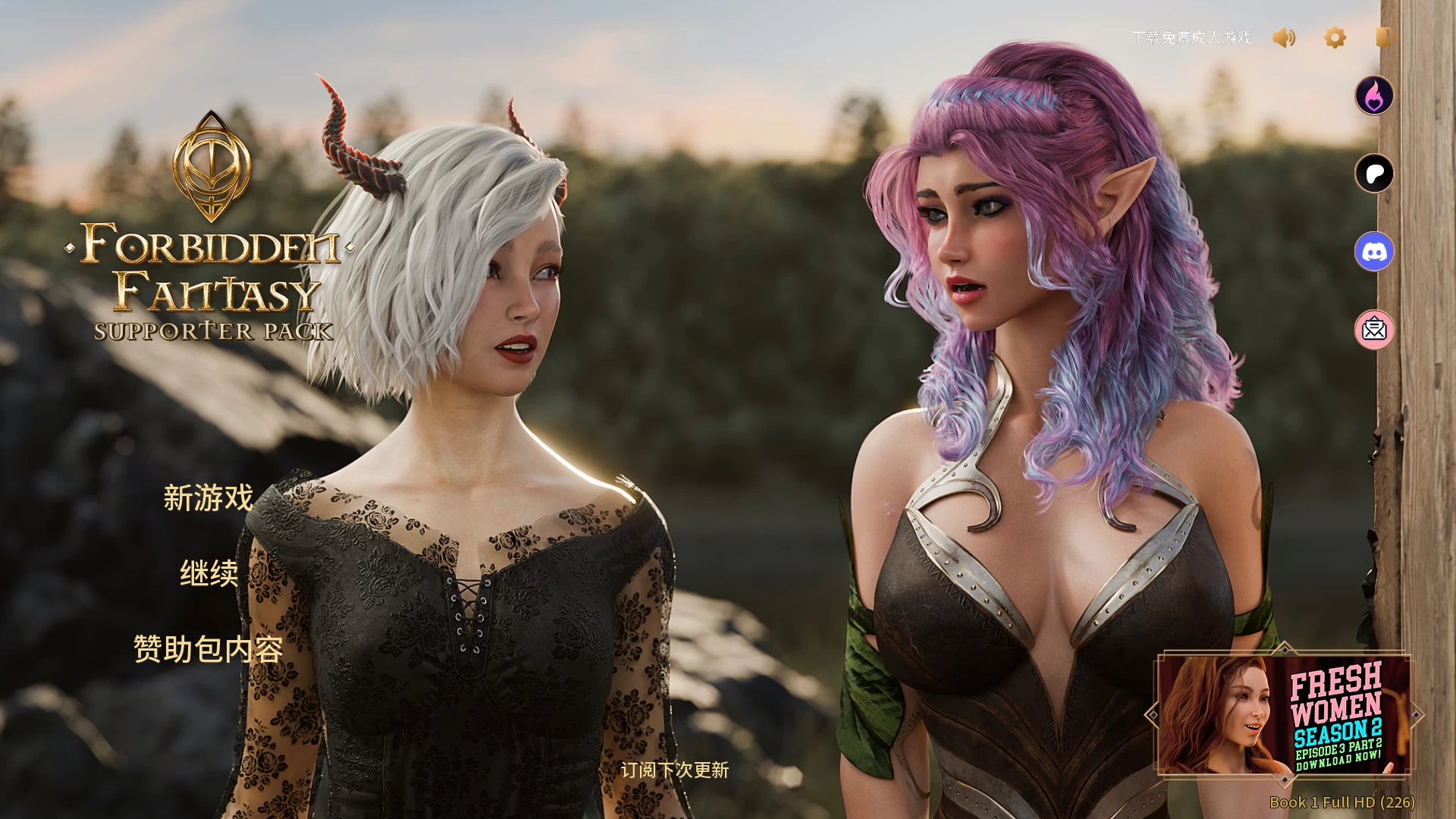Image resolution: width=1456 pixels, height=819 pixels.
Task: Start a new game with 新游戏
Action: [209, 498]
